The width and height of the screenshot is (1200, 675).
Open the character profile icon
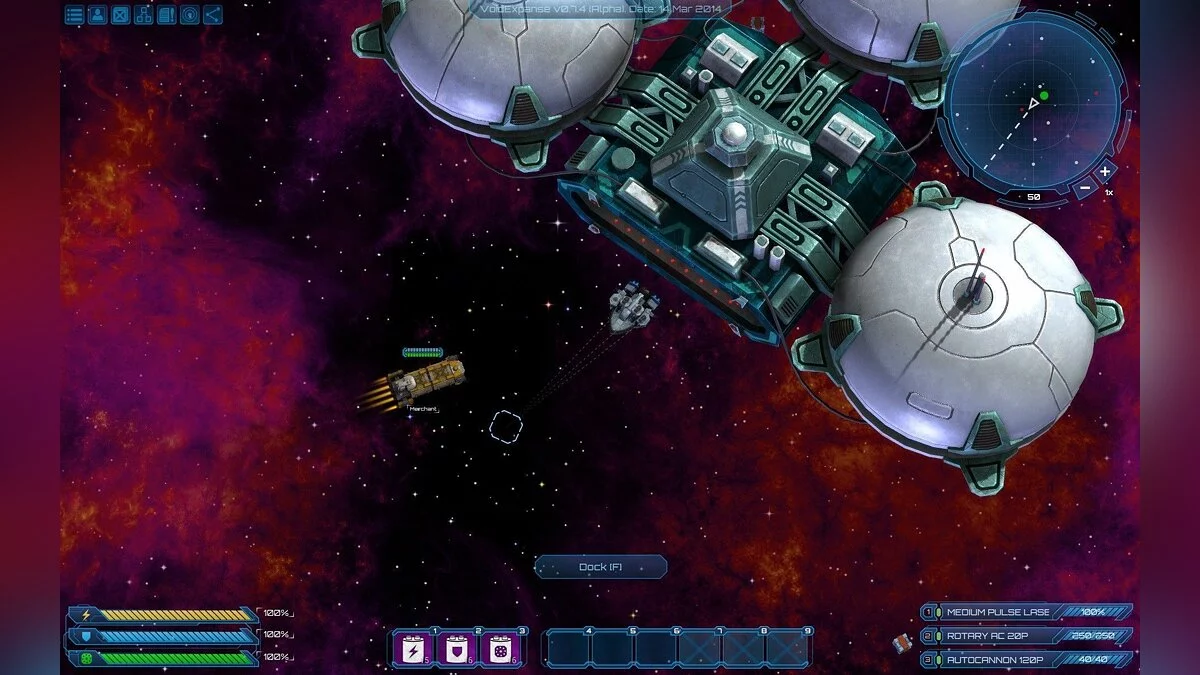point(97,15)
